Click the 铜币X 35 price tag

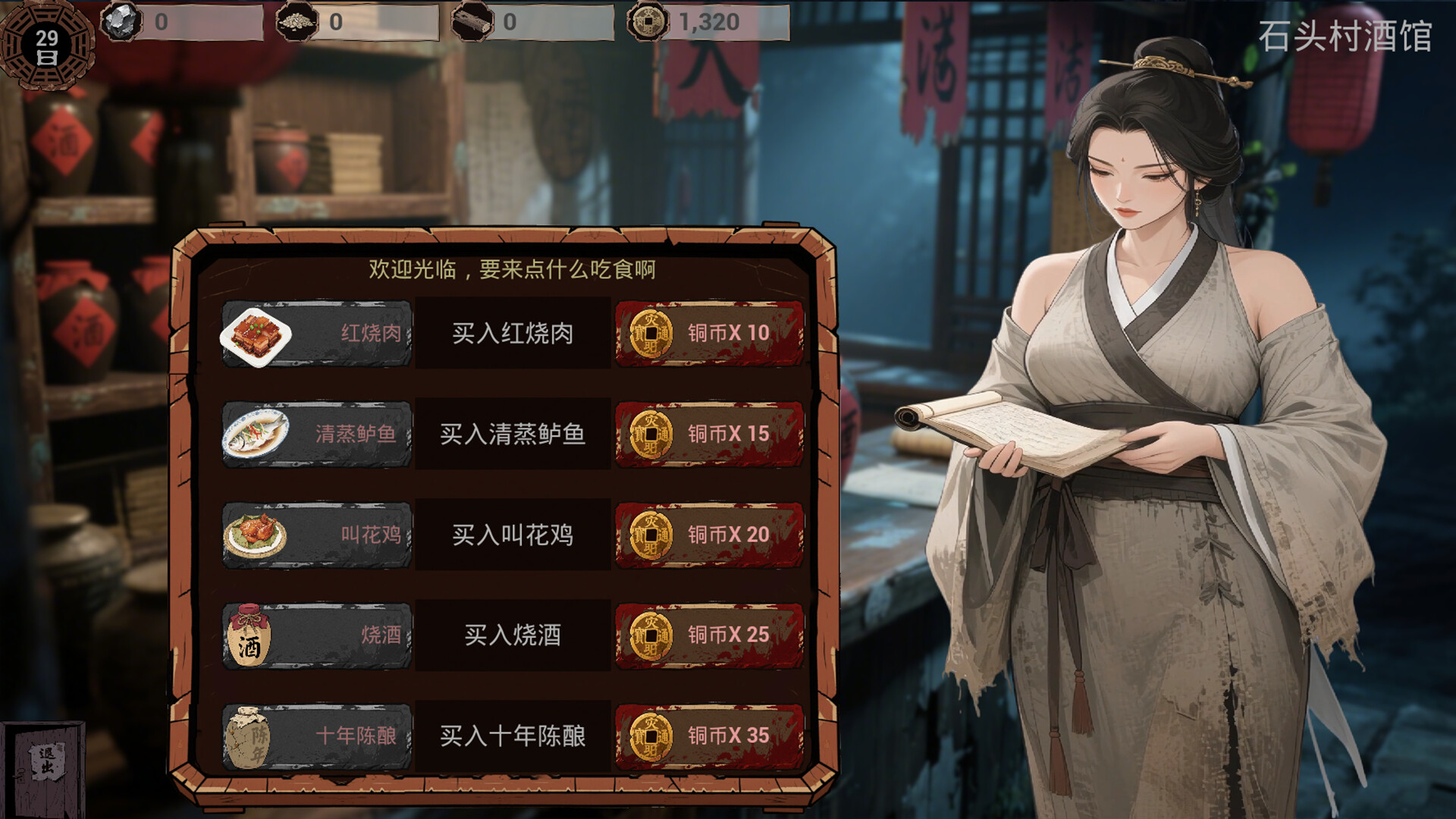pos(709,734)
